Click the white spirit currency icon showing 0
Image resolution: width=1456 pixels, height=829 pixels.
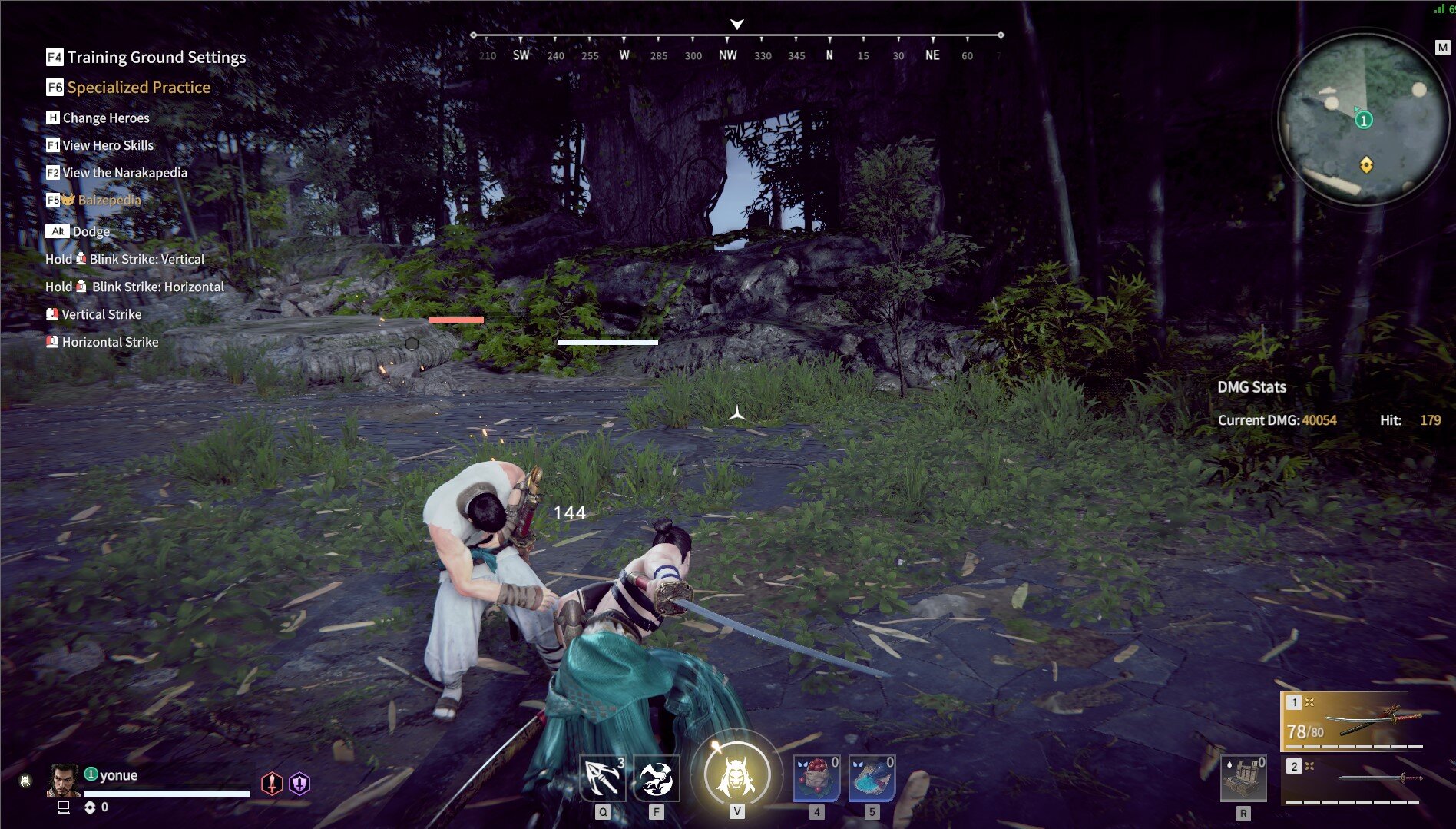pos(90,807)
